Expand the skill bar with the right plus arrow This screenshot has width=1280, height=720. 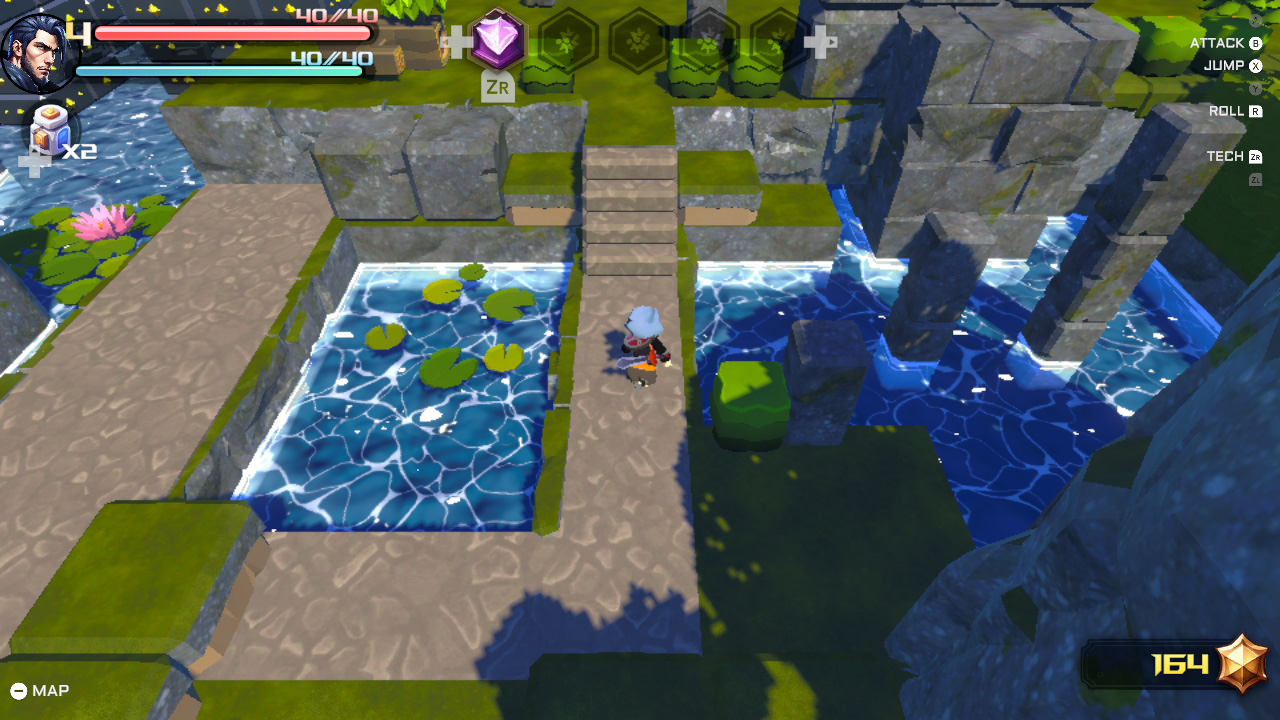[x=823, y=42]
